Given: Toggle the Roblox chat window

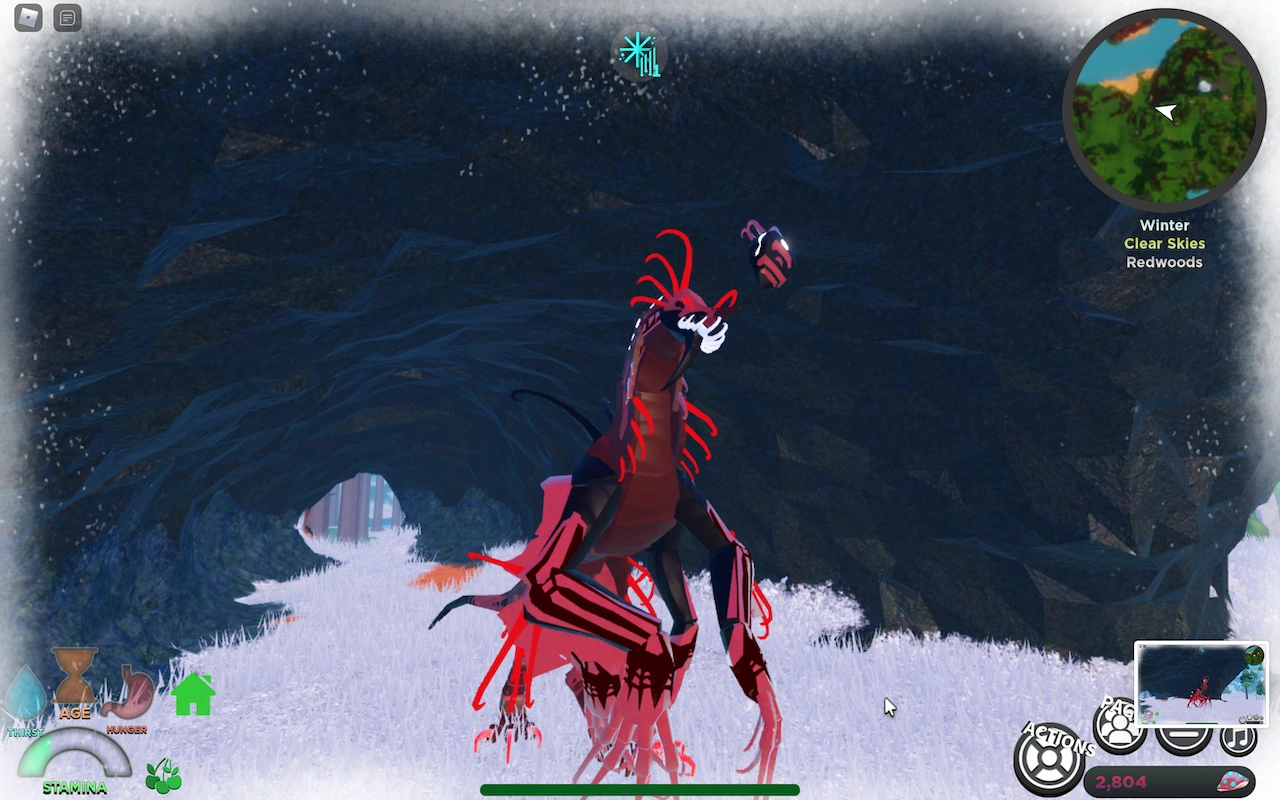Looking at the screenshot, I should (67, 17).
